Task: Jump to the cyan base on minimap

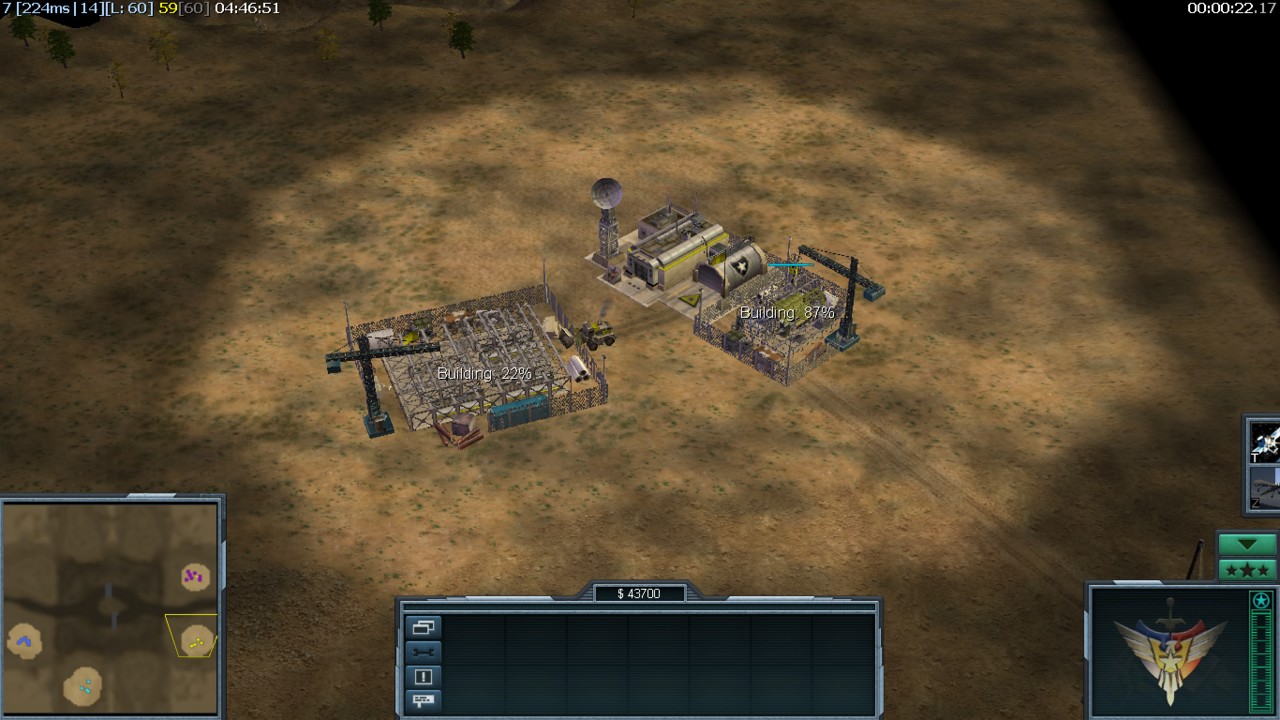Action: (84, 686)
